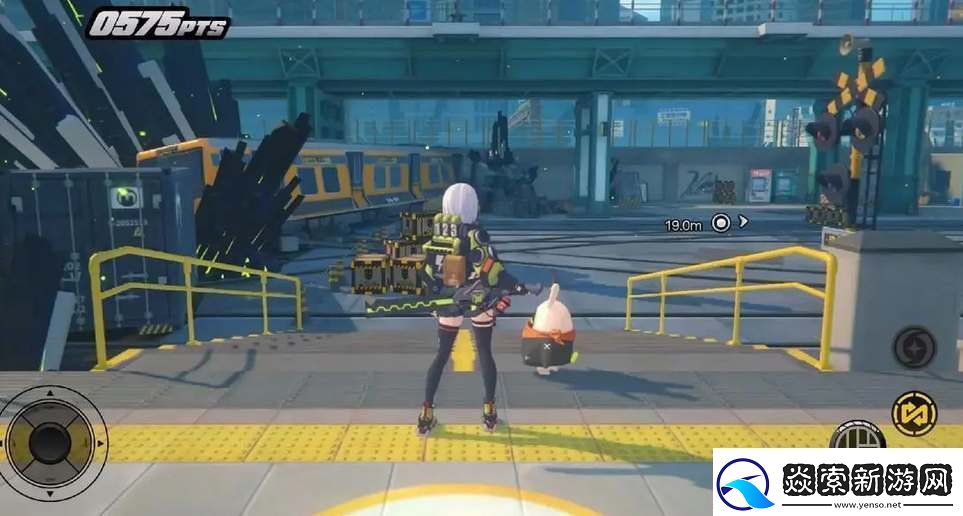963x516 pixels.
Task: Select the 19.0m objective waypoint marker
Action: coord(720,223)
